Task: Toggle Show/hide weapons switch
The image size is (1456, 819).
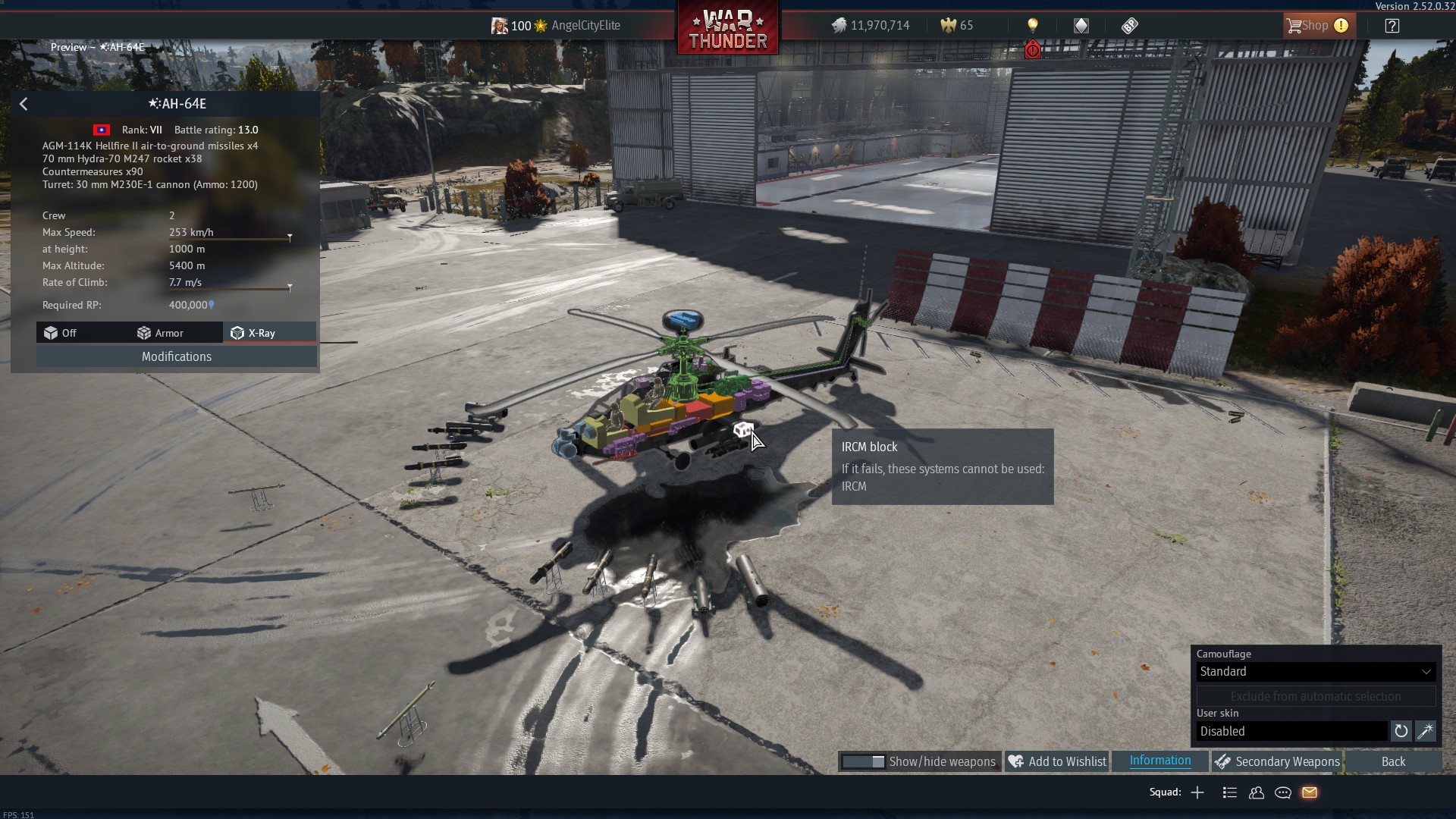Action: click(x=864, y=762)
